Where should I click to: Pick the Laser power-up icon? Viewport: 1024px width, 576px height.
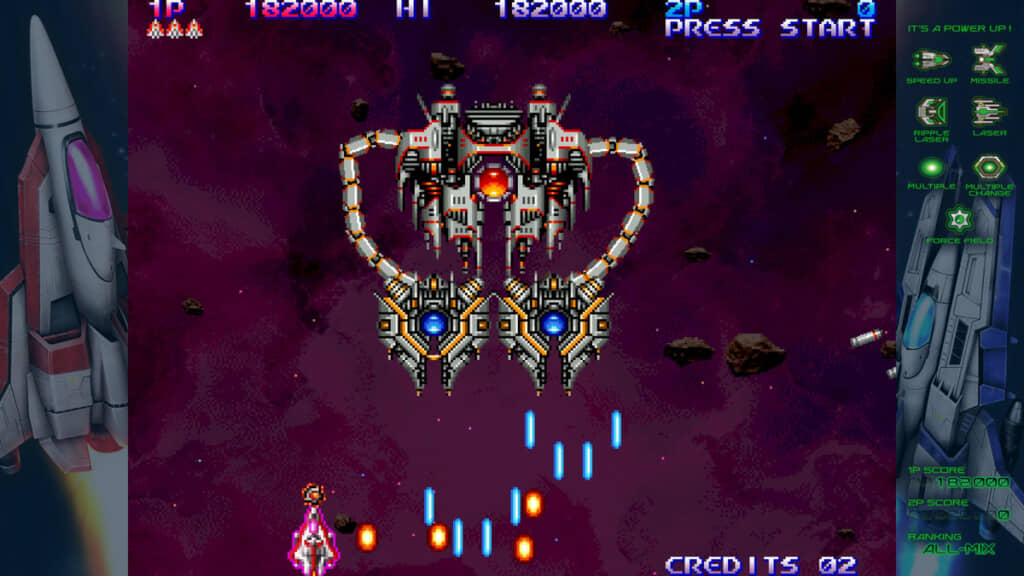tap(989, 111)
